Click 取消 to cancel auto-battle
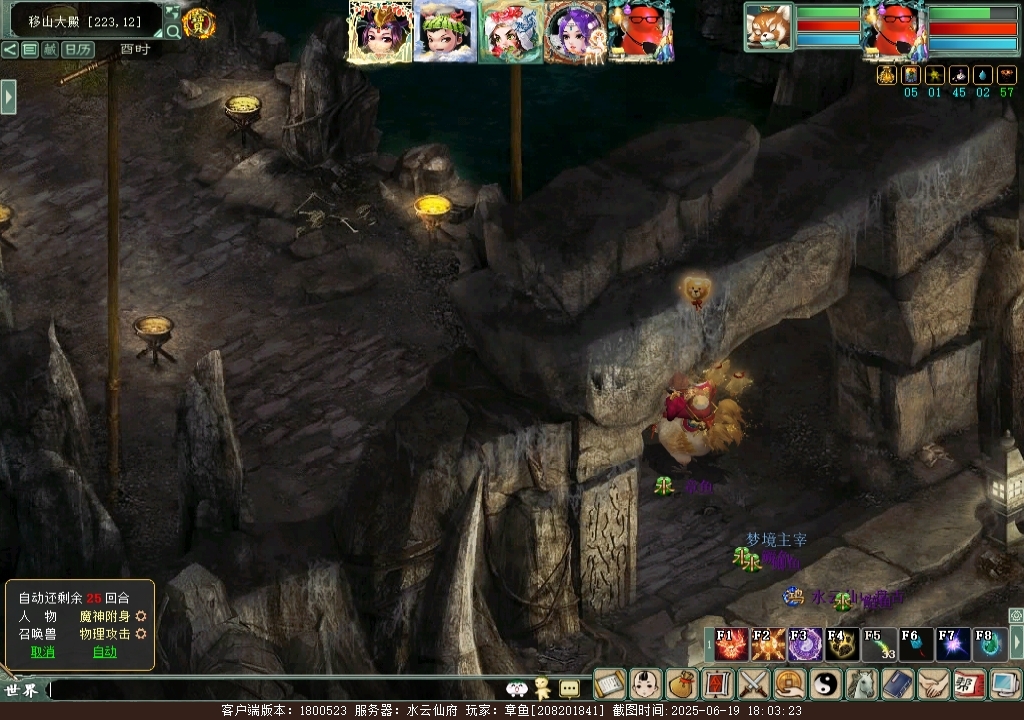The width and height of the screenshot is (1024, 720). click(42, 652)
